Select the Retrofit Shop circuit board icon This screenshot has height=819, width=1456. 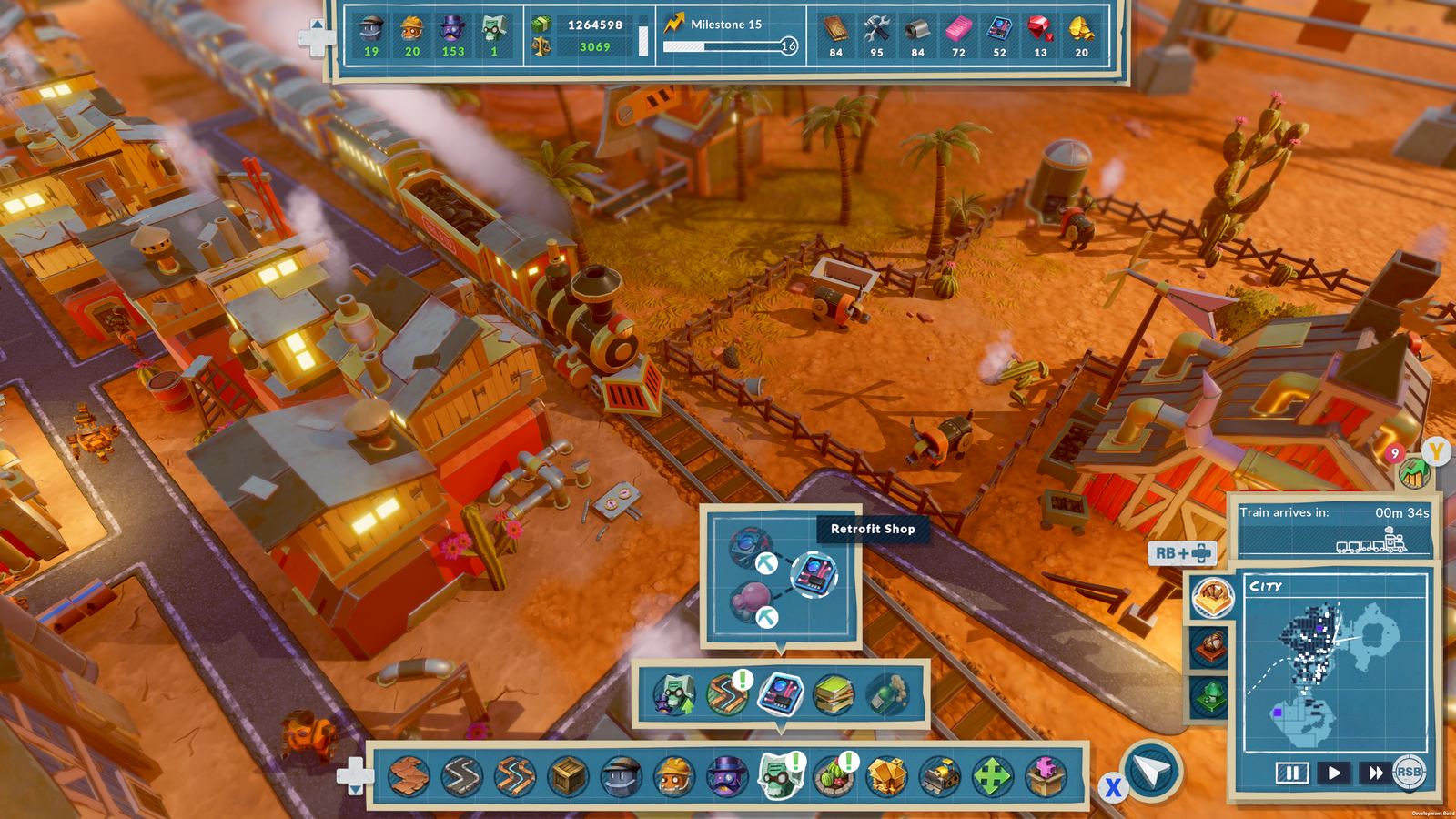[814, 574]
